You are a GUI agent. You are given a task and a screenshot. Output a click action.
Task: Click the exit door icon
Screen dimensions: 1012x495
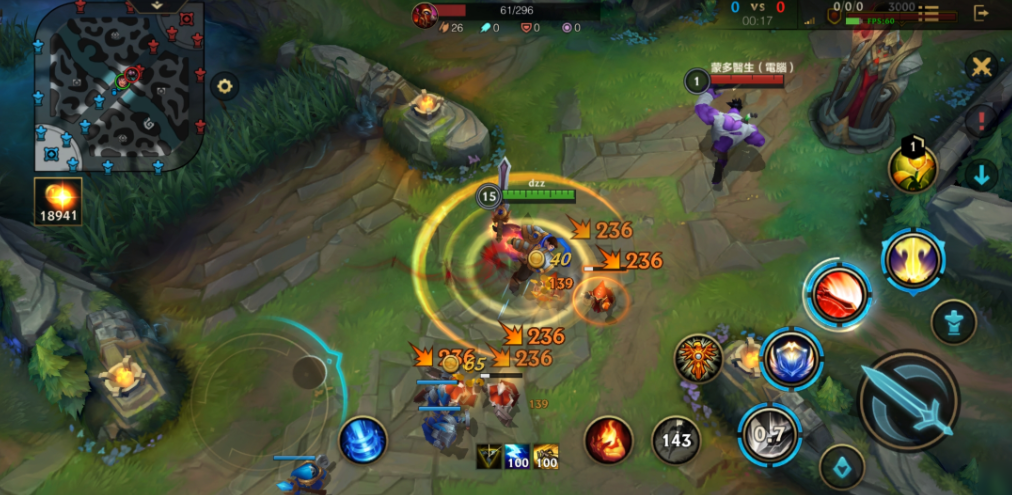click(x=982, y=13)
